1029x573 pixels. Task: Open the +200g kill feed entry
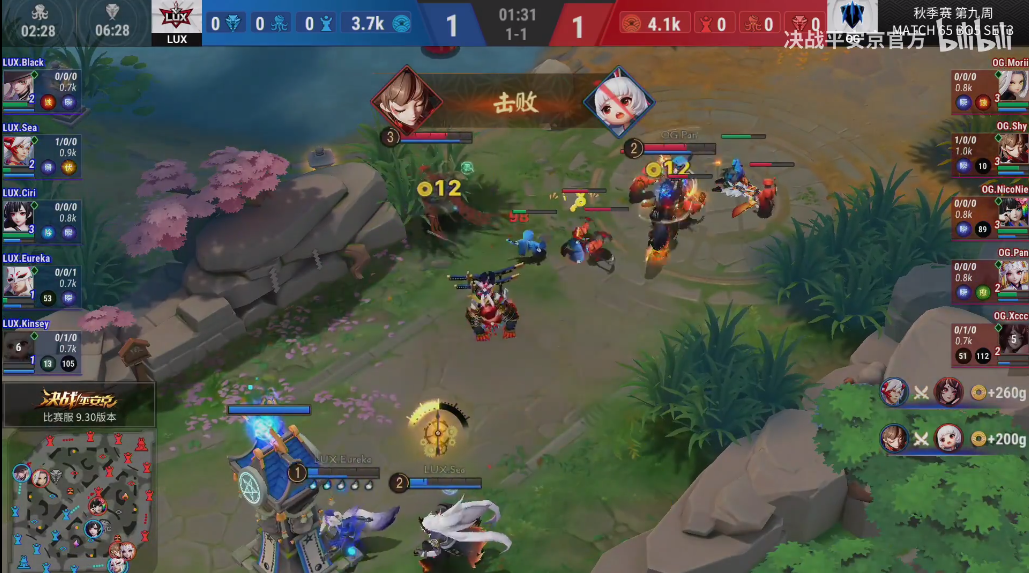[953, 438]
